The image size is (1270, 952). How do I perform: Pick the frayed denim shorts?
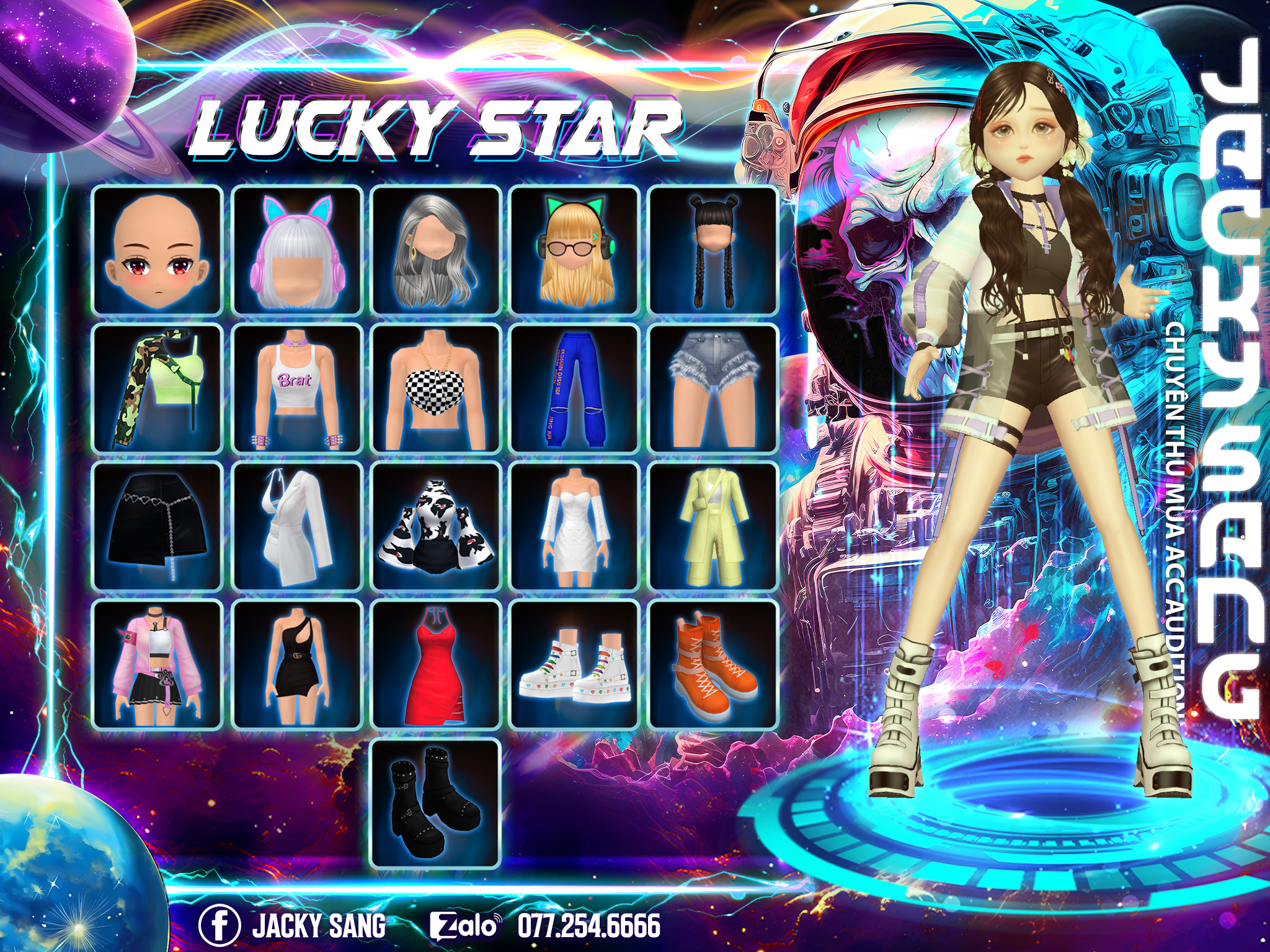[713, 388]
